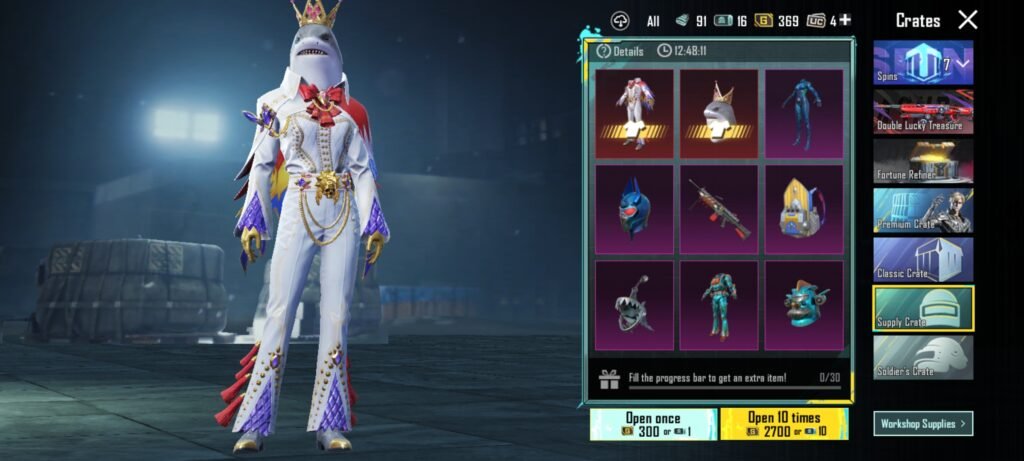Close the Crates screen
Image resolution: width=1024 pixels, height=461 pixels.
pyautogui.click(x=967, y=20)
